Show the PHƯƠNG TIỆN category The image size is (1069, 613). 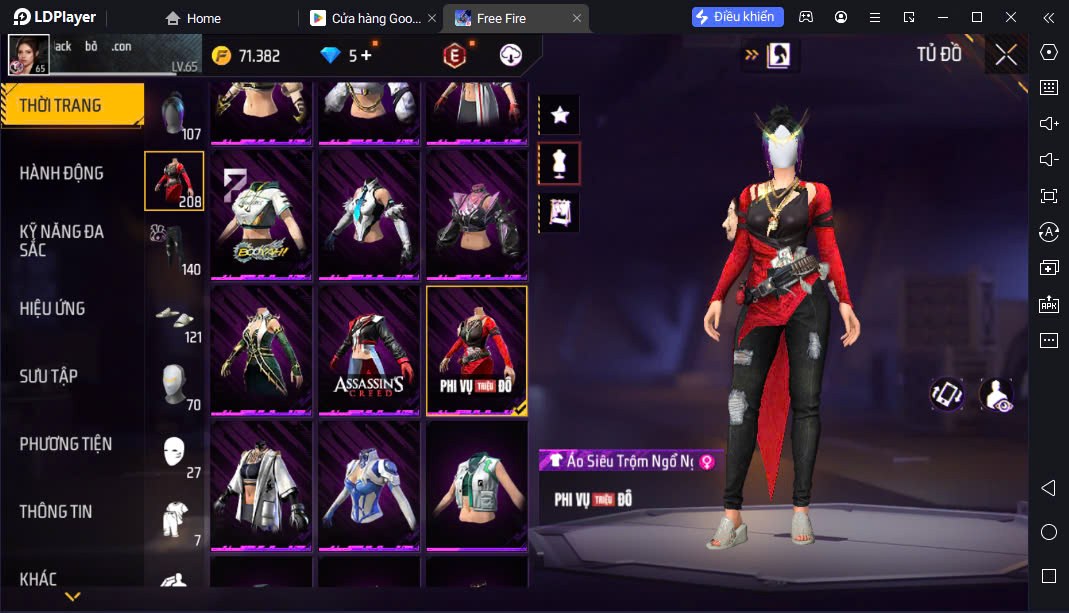66,444
